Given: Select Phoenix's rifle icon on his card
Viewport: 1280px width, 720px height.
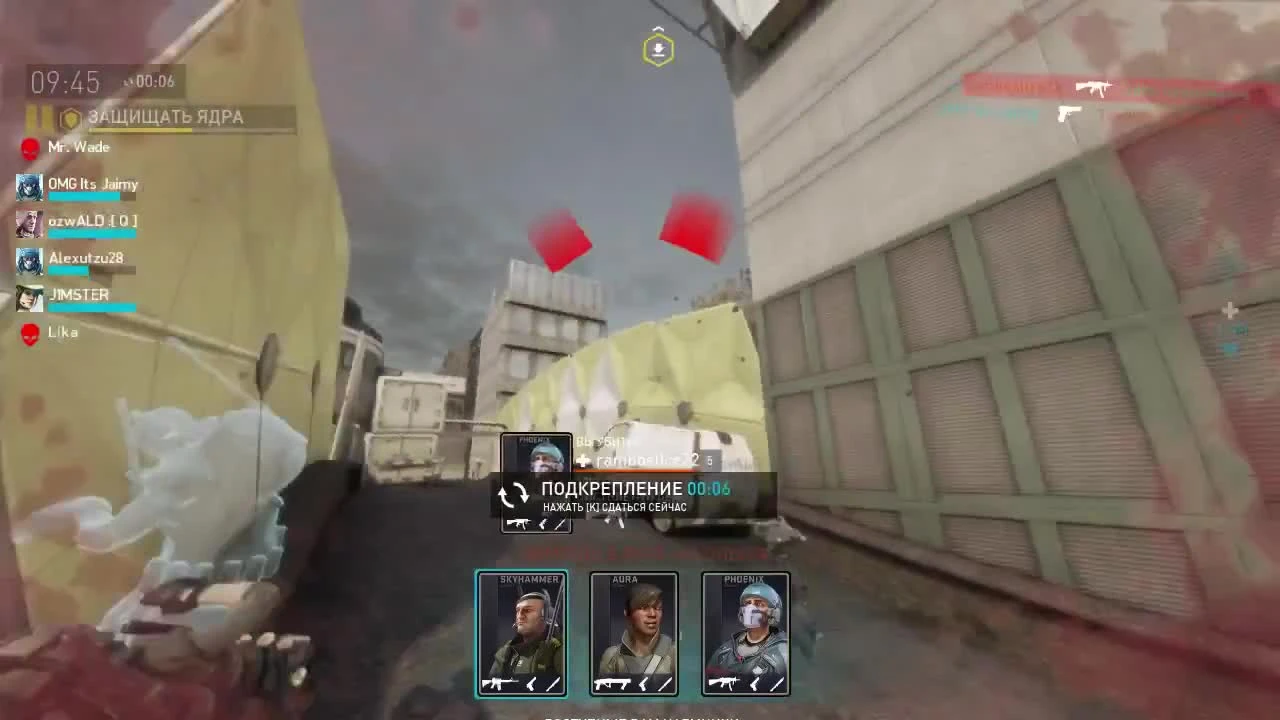Looking at the screenshot, I should pos(722,684).
